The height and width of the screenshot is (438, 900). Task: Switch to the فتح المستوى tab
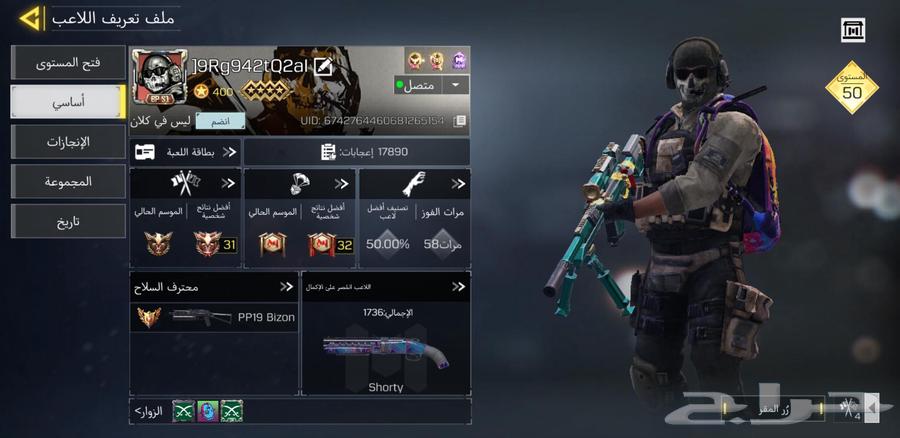68,63
